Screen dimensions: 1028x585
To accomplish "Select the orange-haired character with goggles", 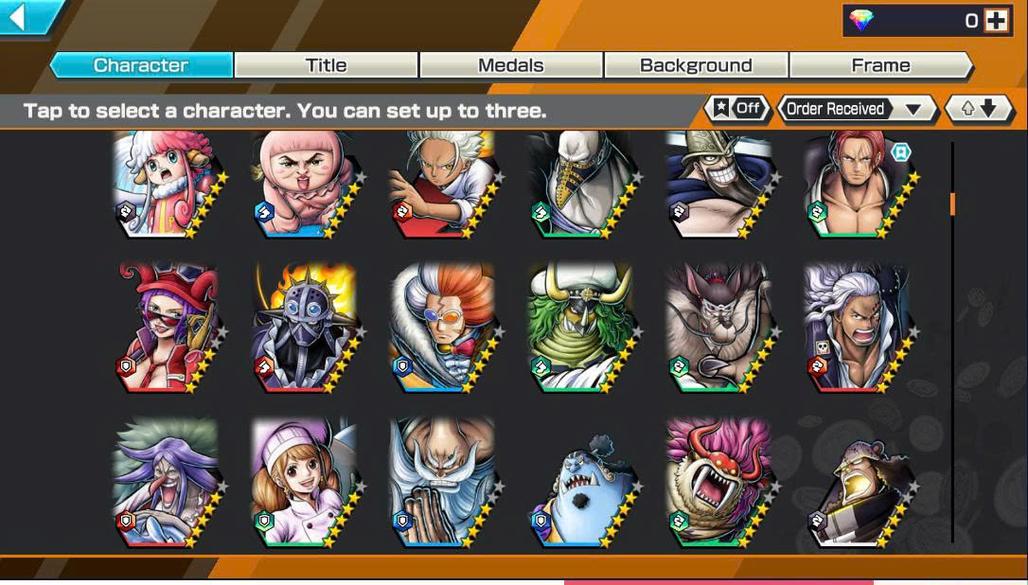I will tap(441, 328).
